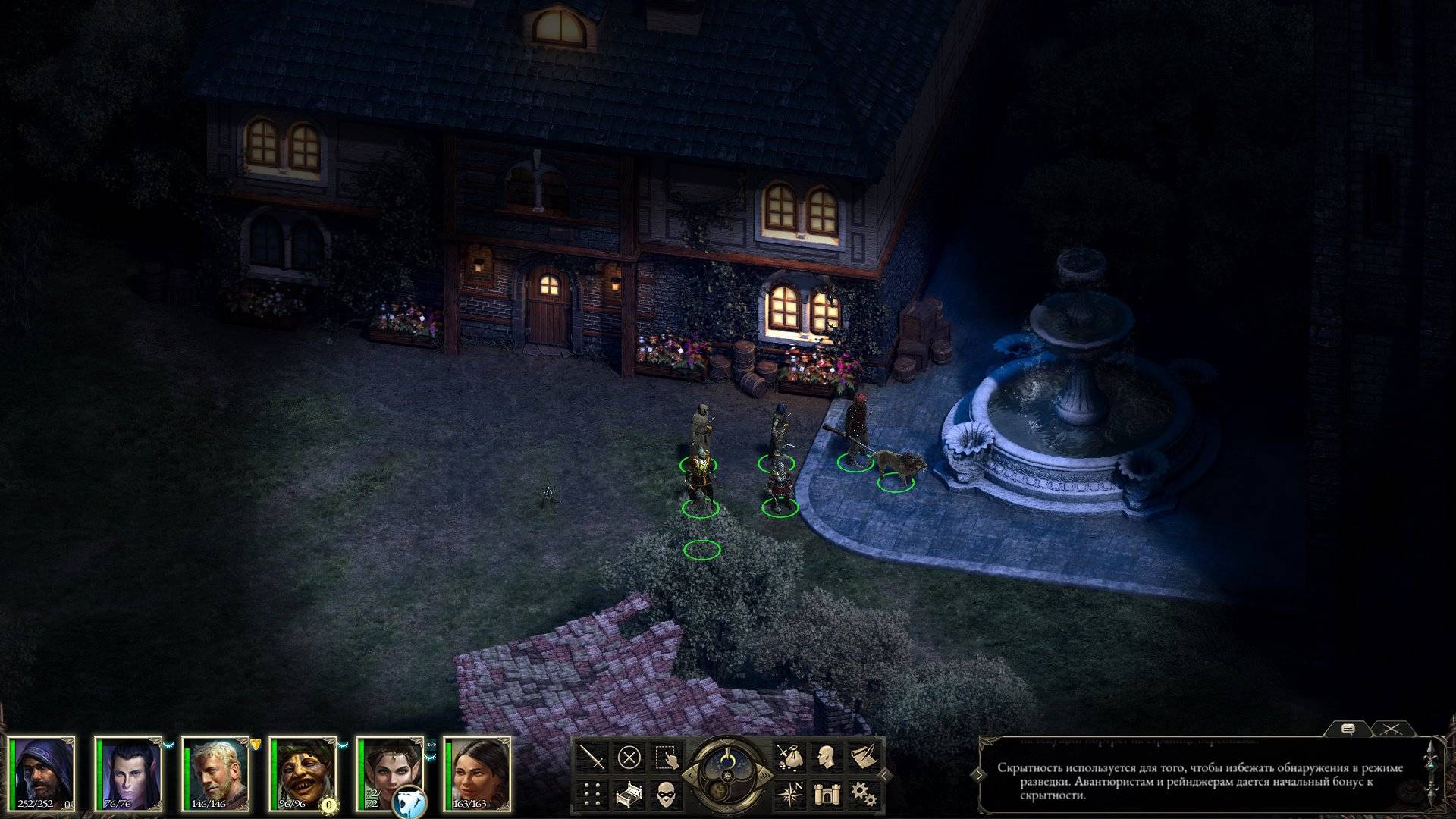Open the area map compass icon
Image resolution: width=1456 pixels, height=819 pixels.
(788, 793)
